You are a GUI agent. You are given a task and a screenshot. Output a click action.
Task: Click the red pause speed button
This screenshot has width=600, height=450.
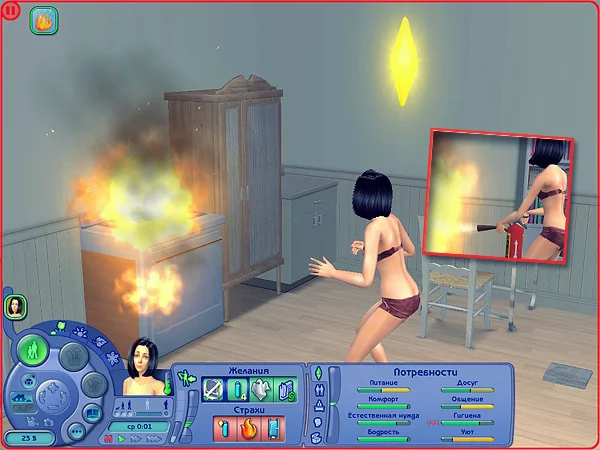pyautogui.click(x=110, y=438)
